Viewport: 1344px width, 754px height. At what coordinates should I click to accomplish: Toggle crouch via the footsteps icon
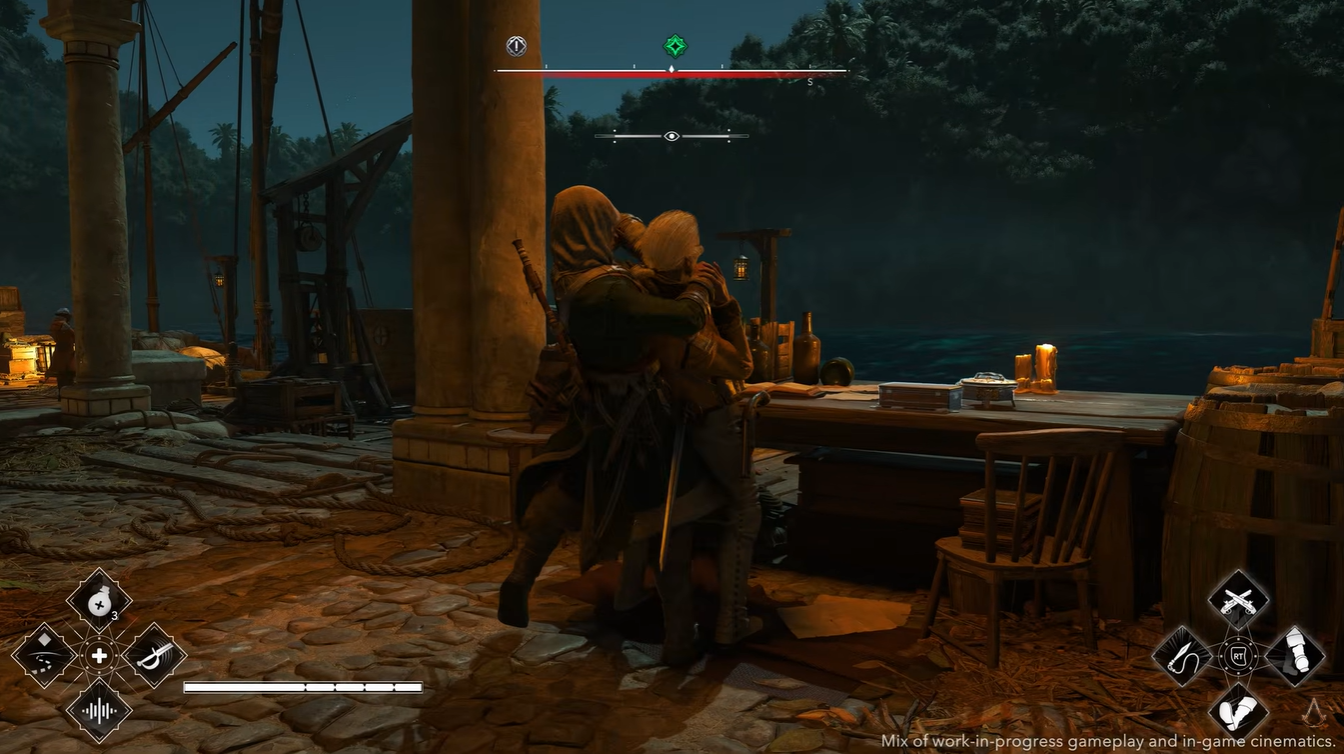[1238, 710]
